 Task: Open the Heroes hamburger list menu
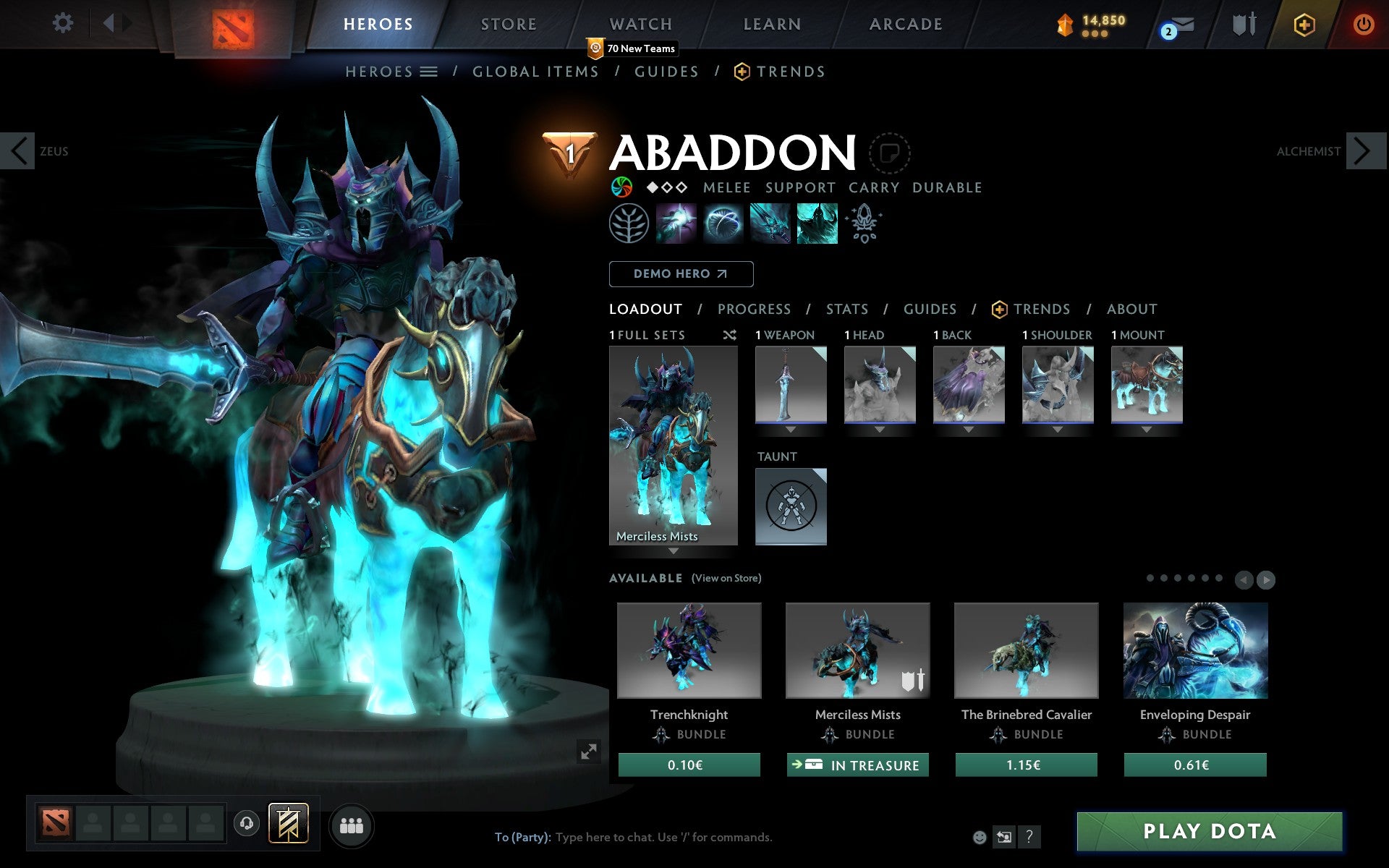(429, 72)
